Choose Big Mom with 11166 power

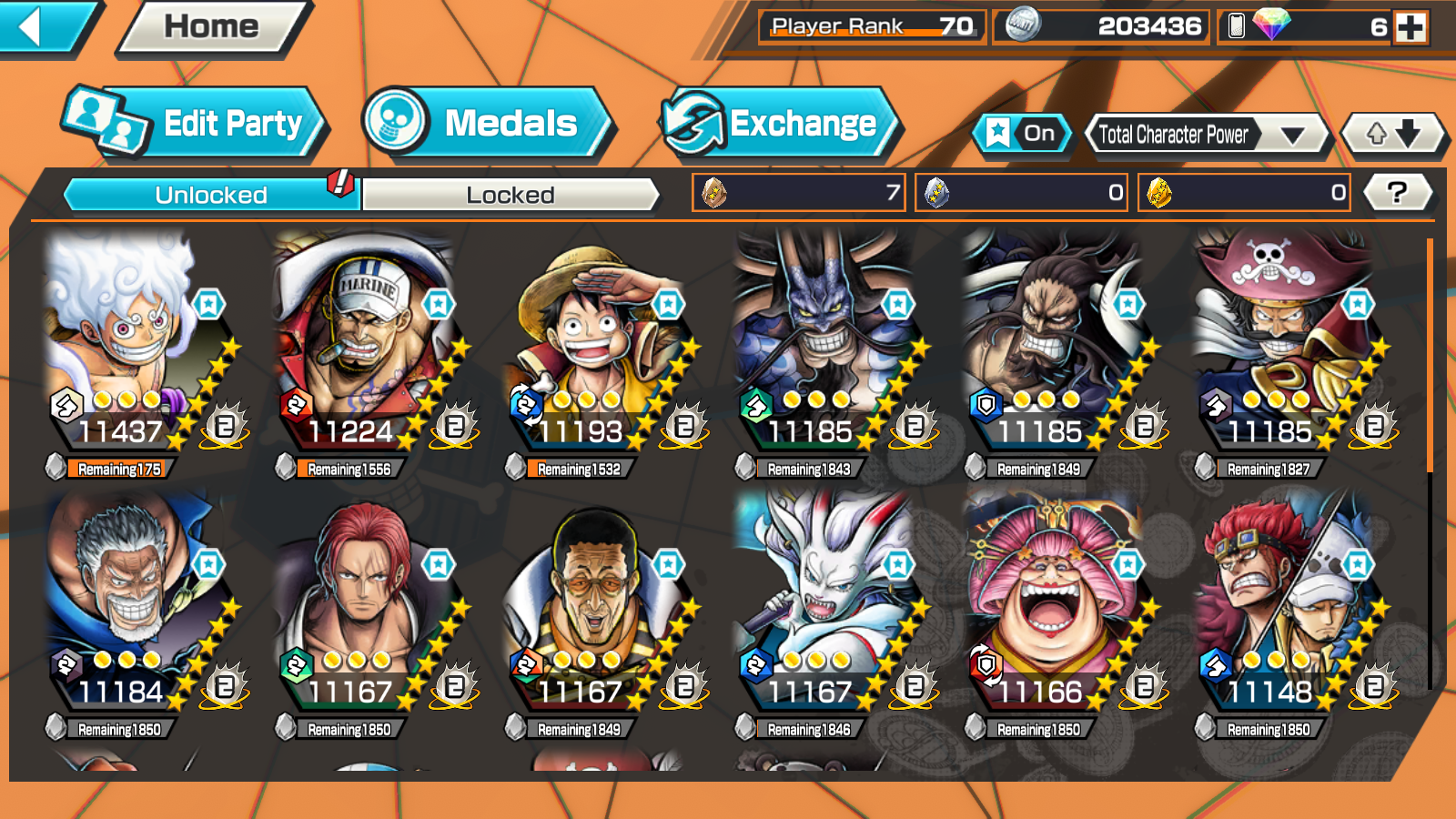(x=1056, y=605)
